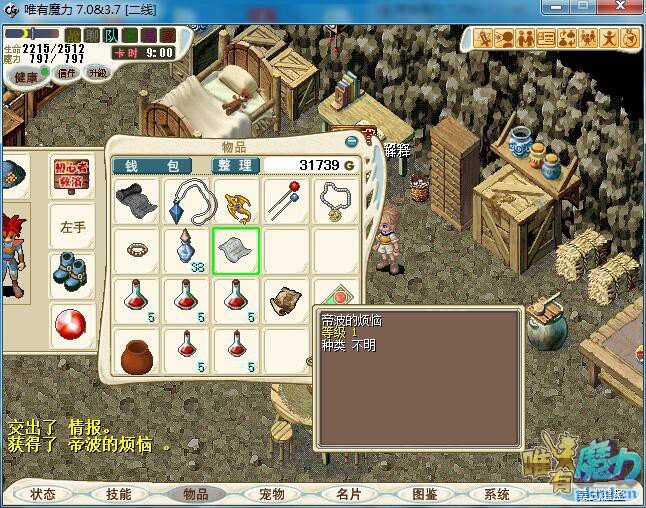Pick the torn brown map item
The width and height of the screenshot is (646, 508).
coord(286,300)
